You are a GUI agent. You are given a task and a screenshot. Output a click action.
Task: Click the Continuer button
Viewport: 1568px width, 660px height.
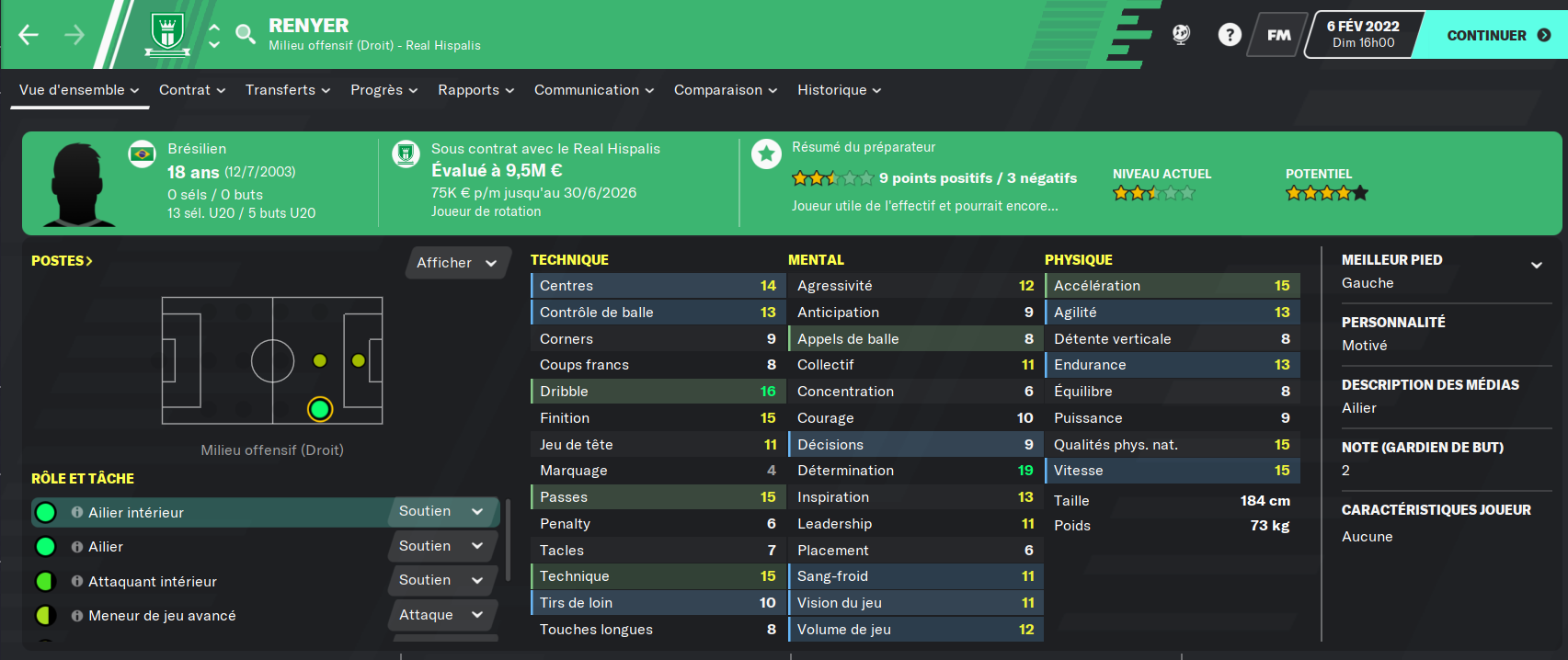(x=1496, y=35)
